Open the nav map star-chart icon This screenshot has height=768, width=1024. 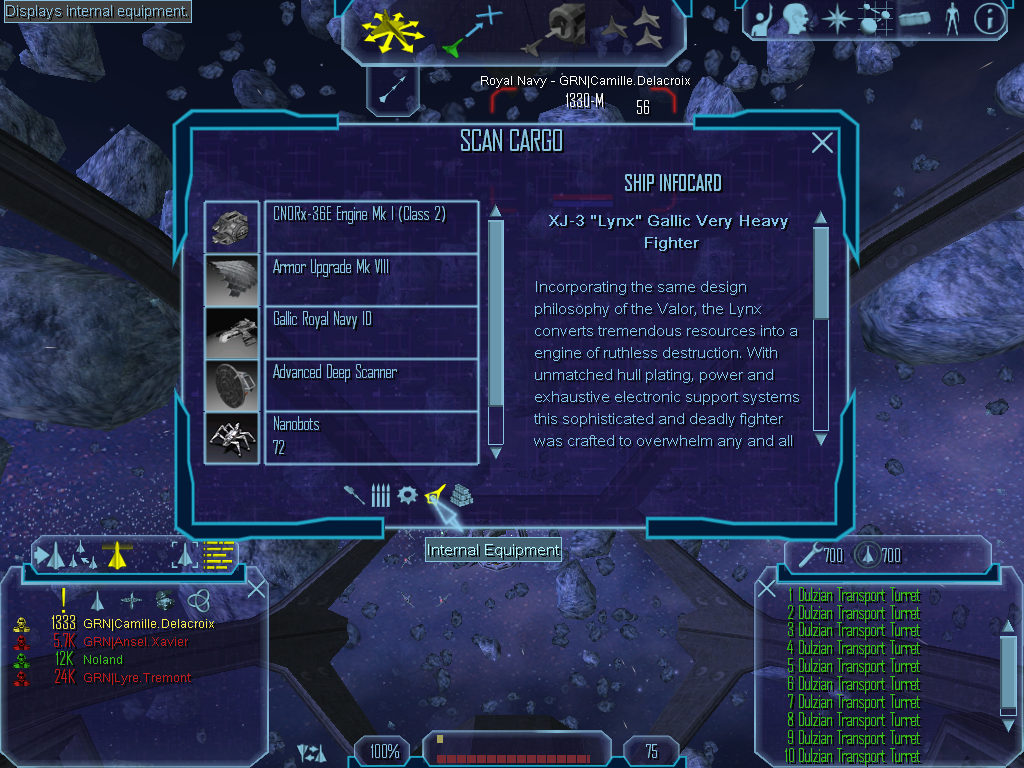pyautogui.click(x=877, y=19)
